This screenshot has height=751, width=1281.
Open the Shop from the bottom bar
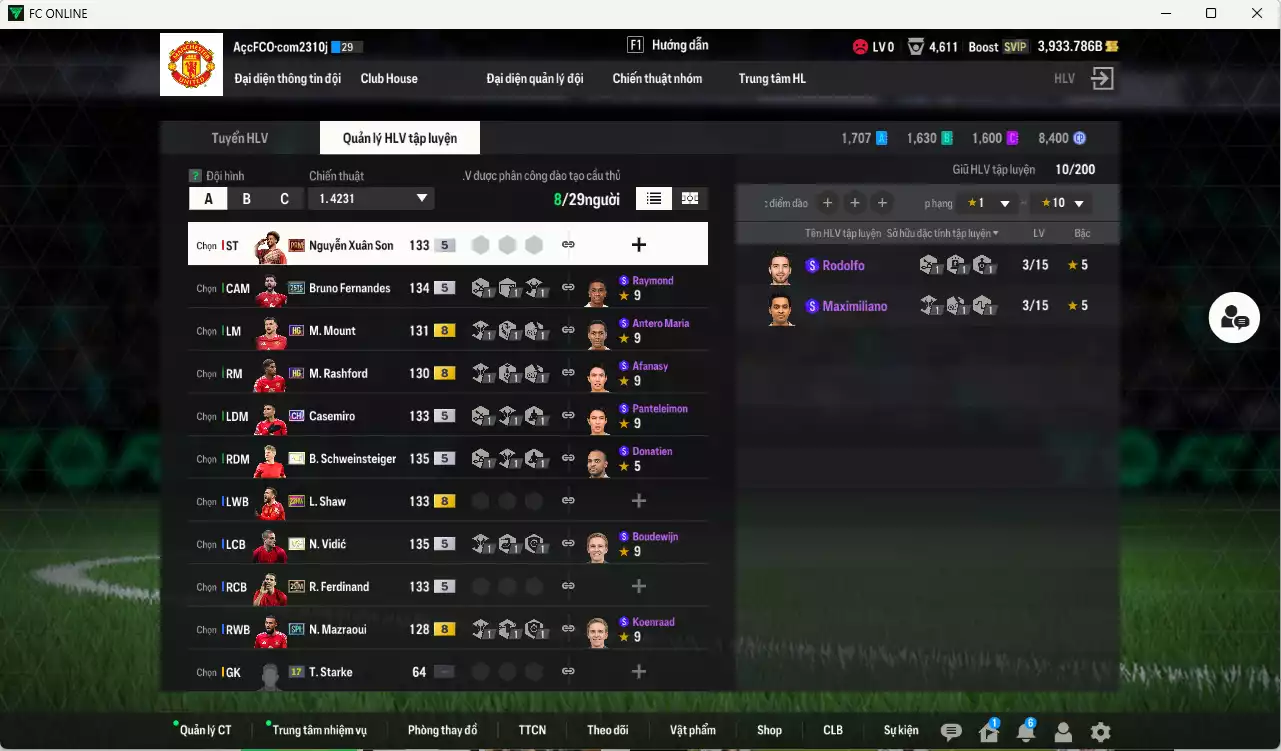coord(769,730)
